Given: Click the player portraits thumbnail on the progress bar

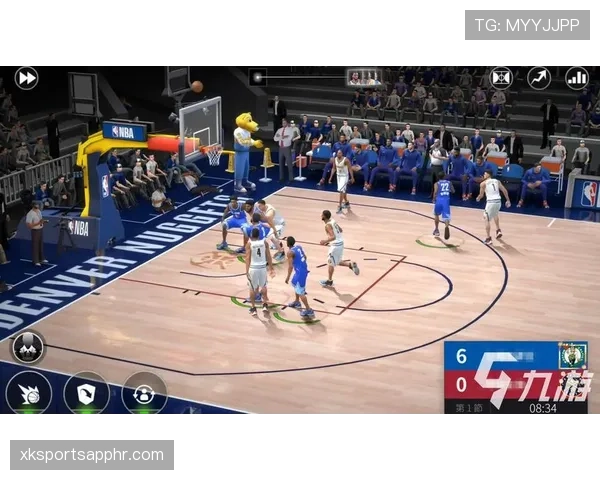Looking at the screenshot, I should click(364, 77).
